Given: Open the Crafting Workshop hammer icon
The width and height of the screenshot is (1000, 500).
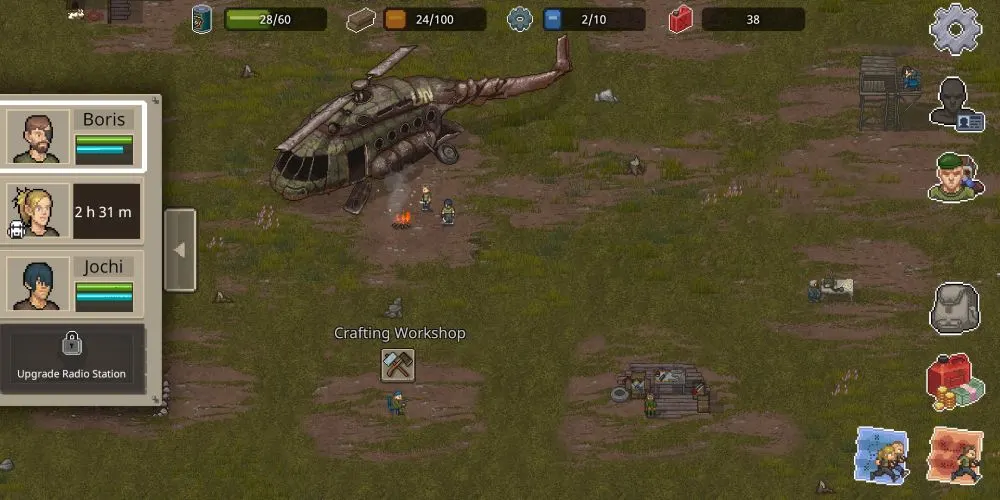Looking at the screenshot, I should point(398,365).
